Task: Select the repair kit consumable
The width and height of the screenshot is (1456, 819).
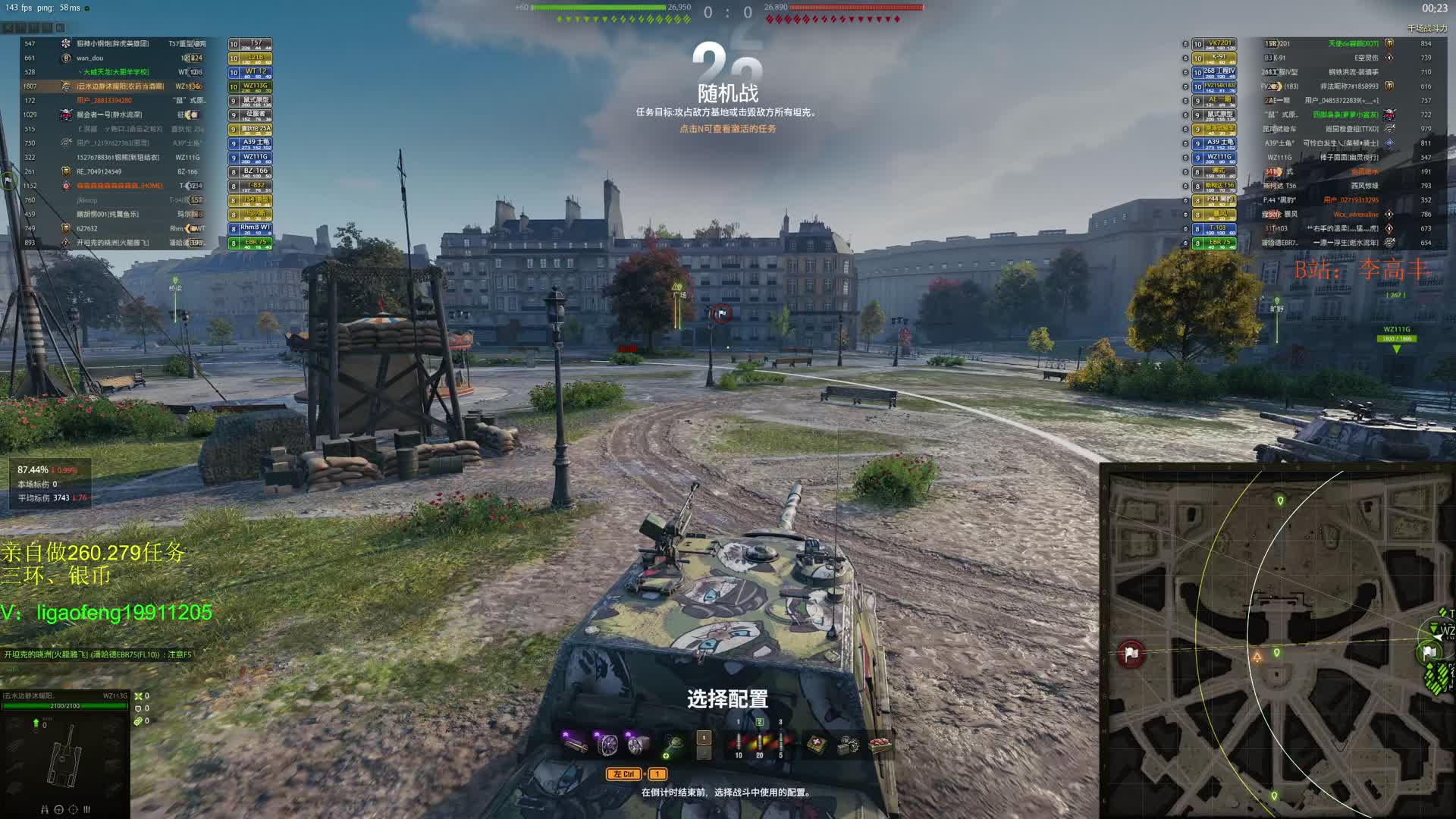Action: 849,745
